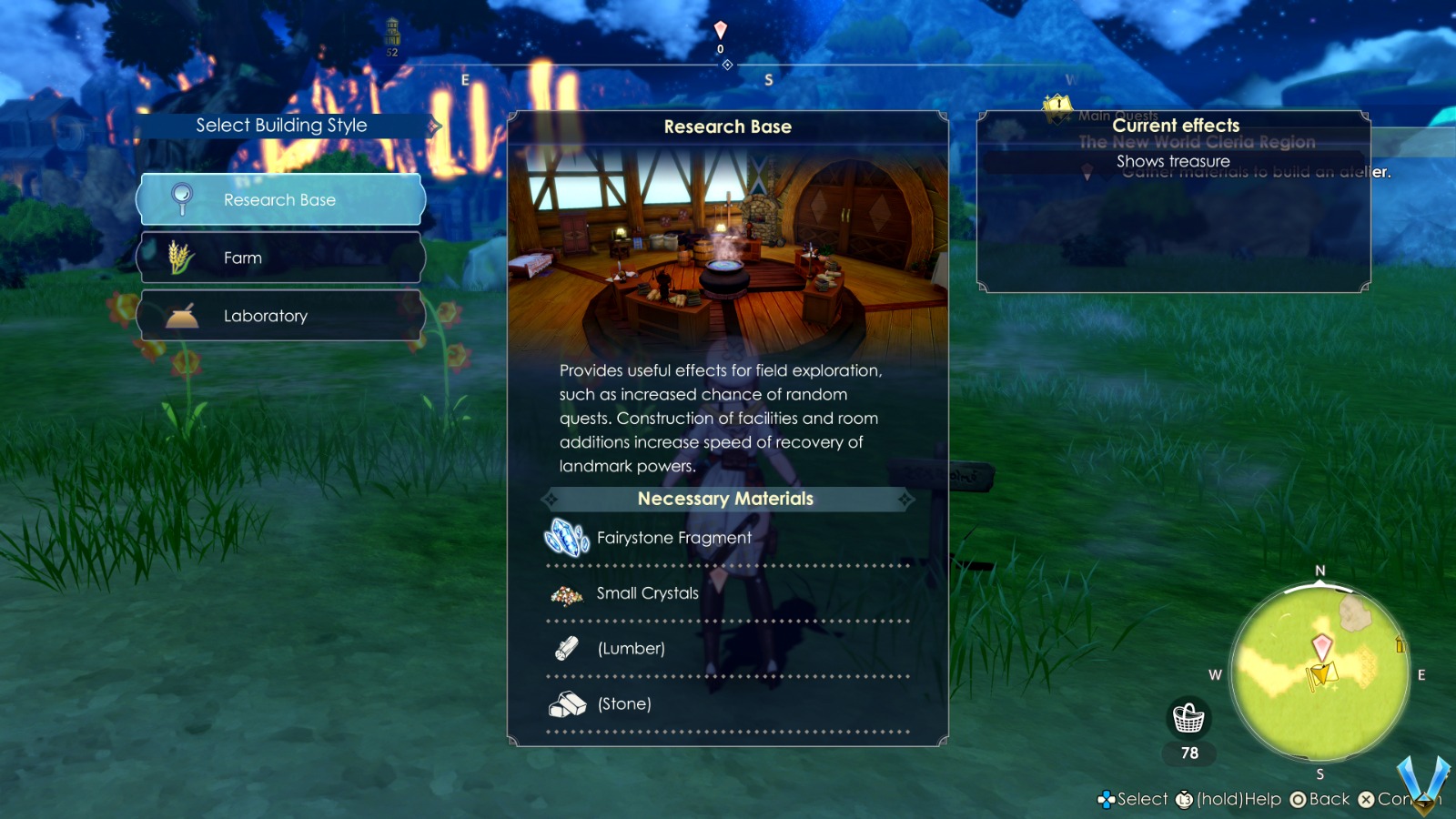Expand the Current effects panel
The width and height of the screenshot is (1456, 819).
pyautogui.click(x=1177, y=125)
